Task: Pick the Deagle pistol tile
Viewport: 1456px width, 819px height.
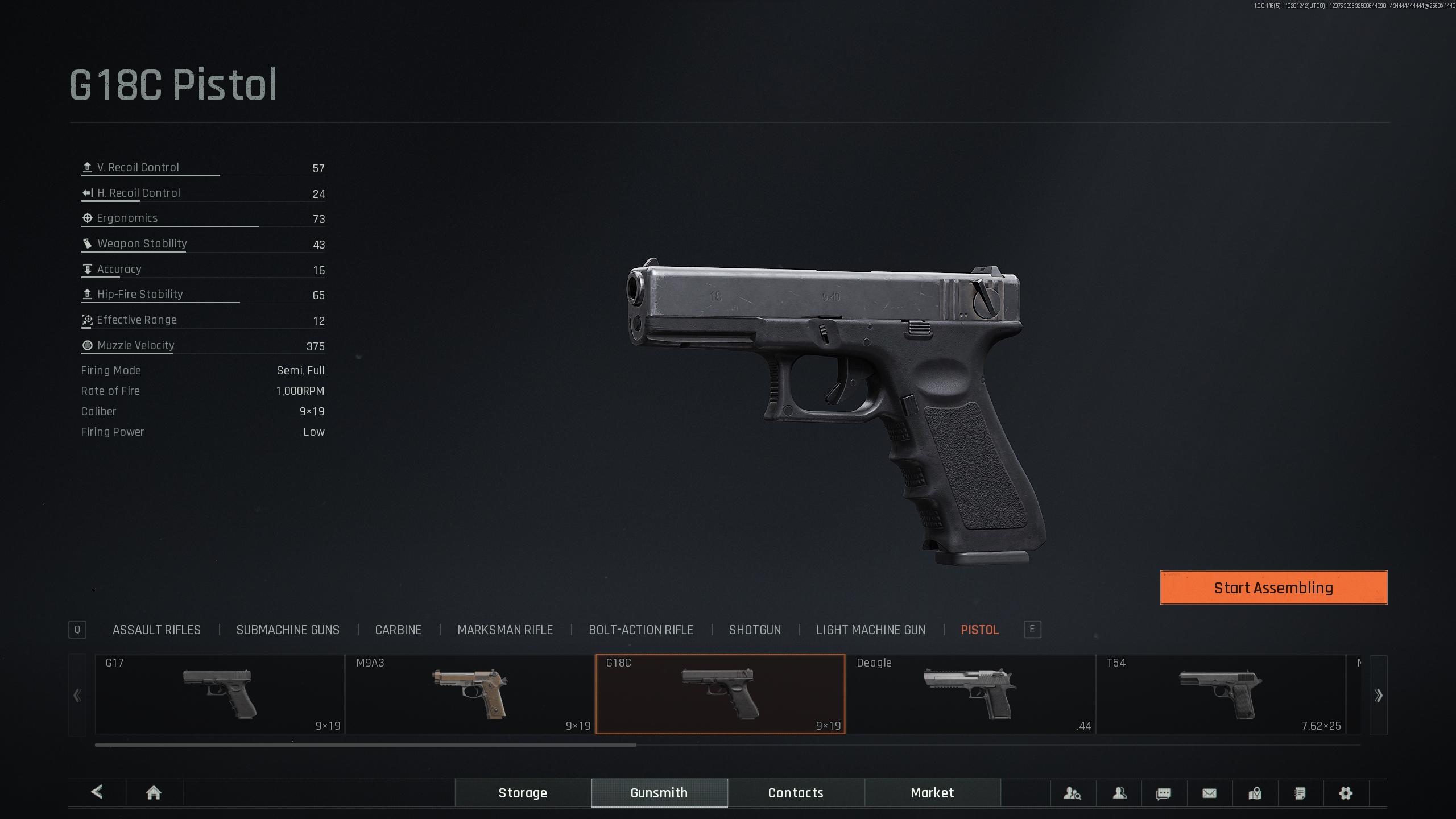Action: (970, 694)
